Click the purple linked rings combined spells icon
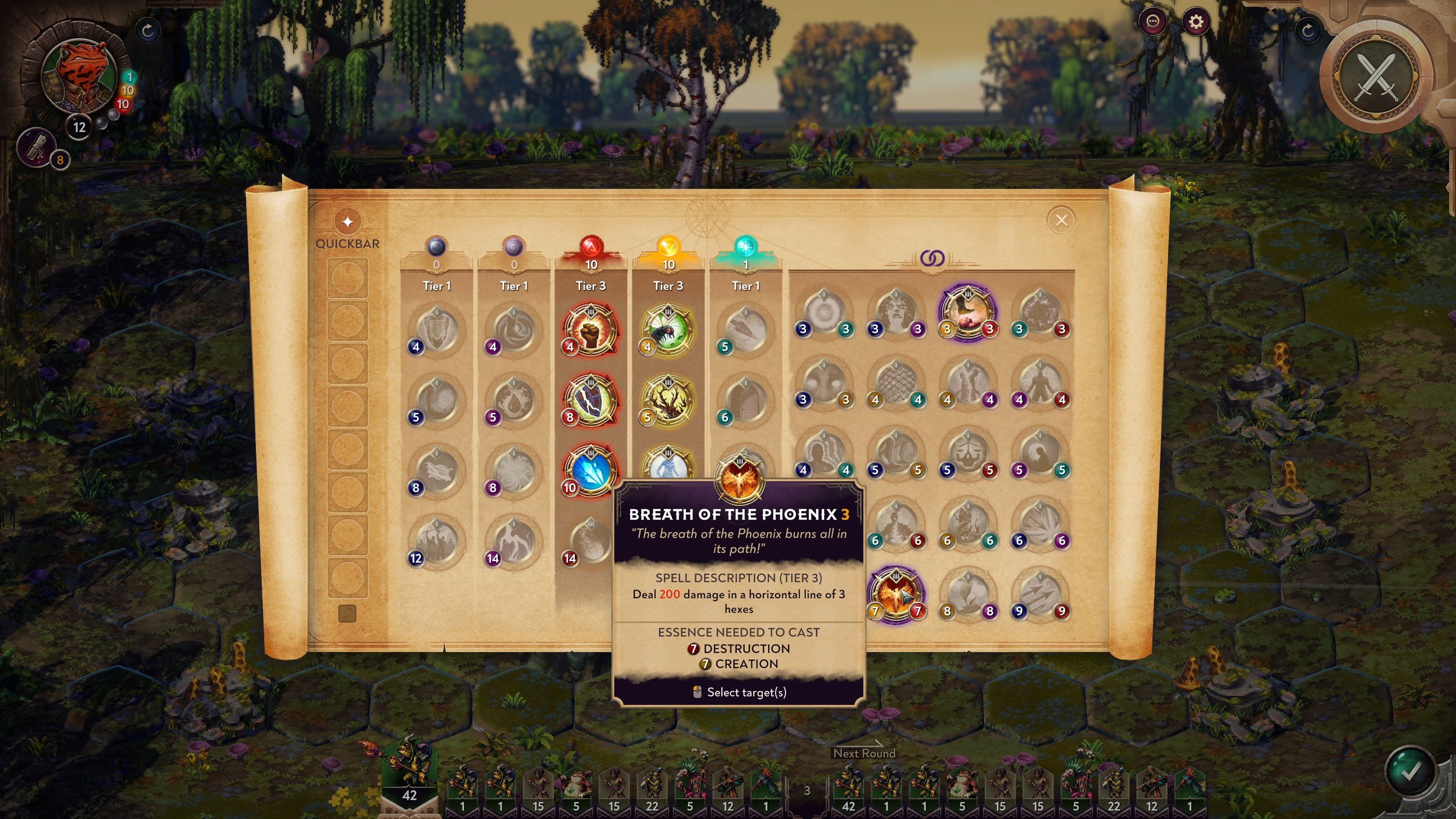 click(x=932, y=258)
